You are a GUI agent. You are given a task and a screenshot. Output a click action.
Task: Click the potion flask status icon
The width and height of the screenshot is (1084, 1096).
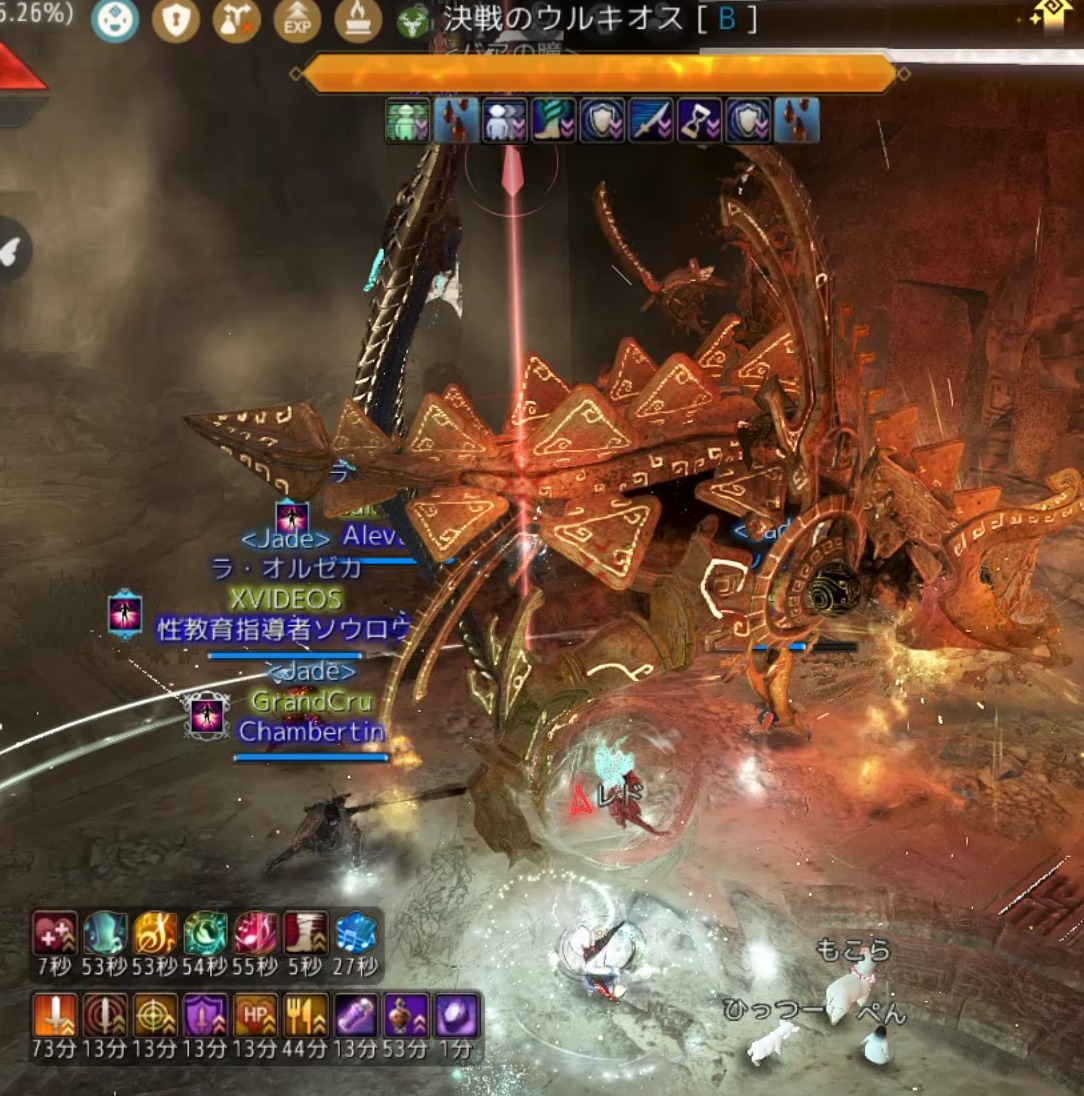click(237, 20)
